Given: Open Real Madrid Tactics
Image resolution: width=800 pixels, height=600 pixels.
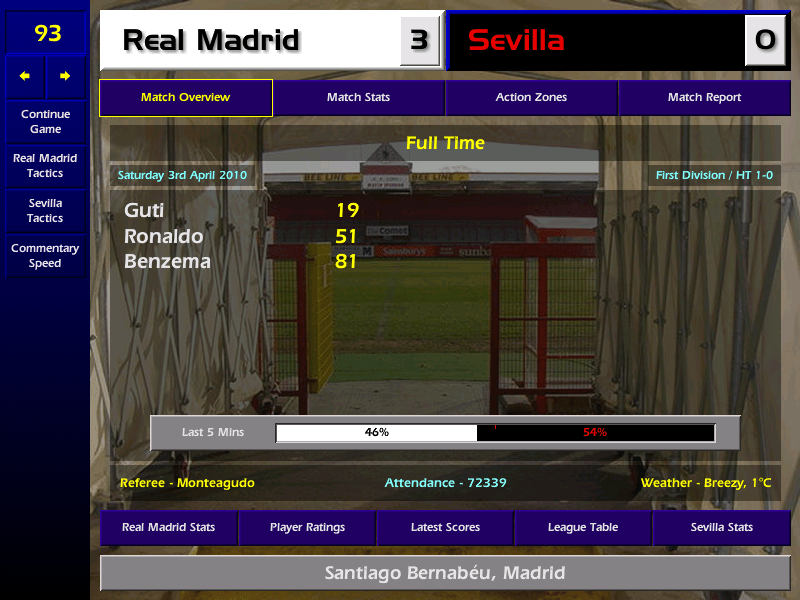Looking at the screenshot, I should [45, 165].
